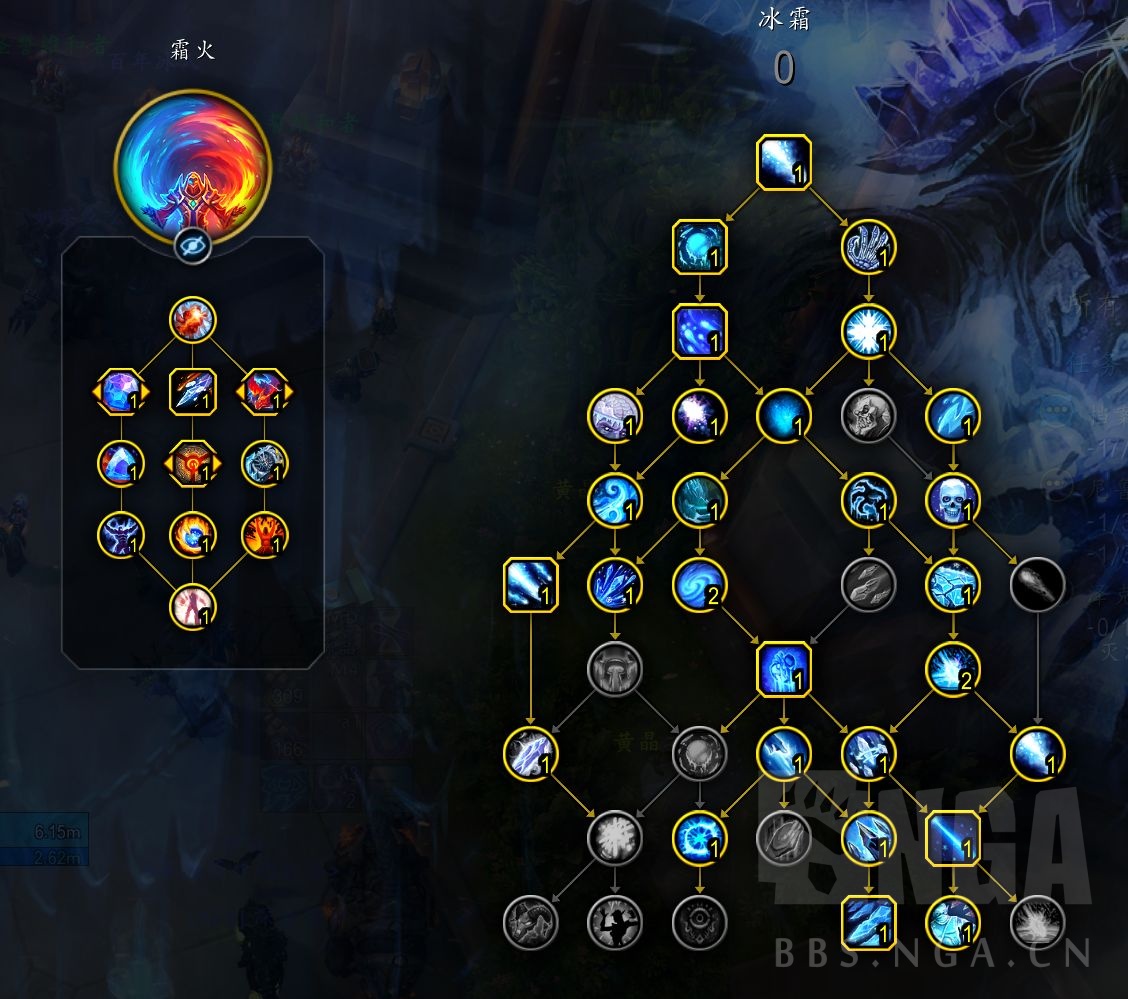The image size is (1128, 999).
Task: Pick the blue crystal gem hero choice node
Action: click(x=121, y=390)
